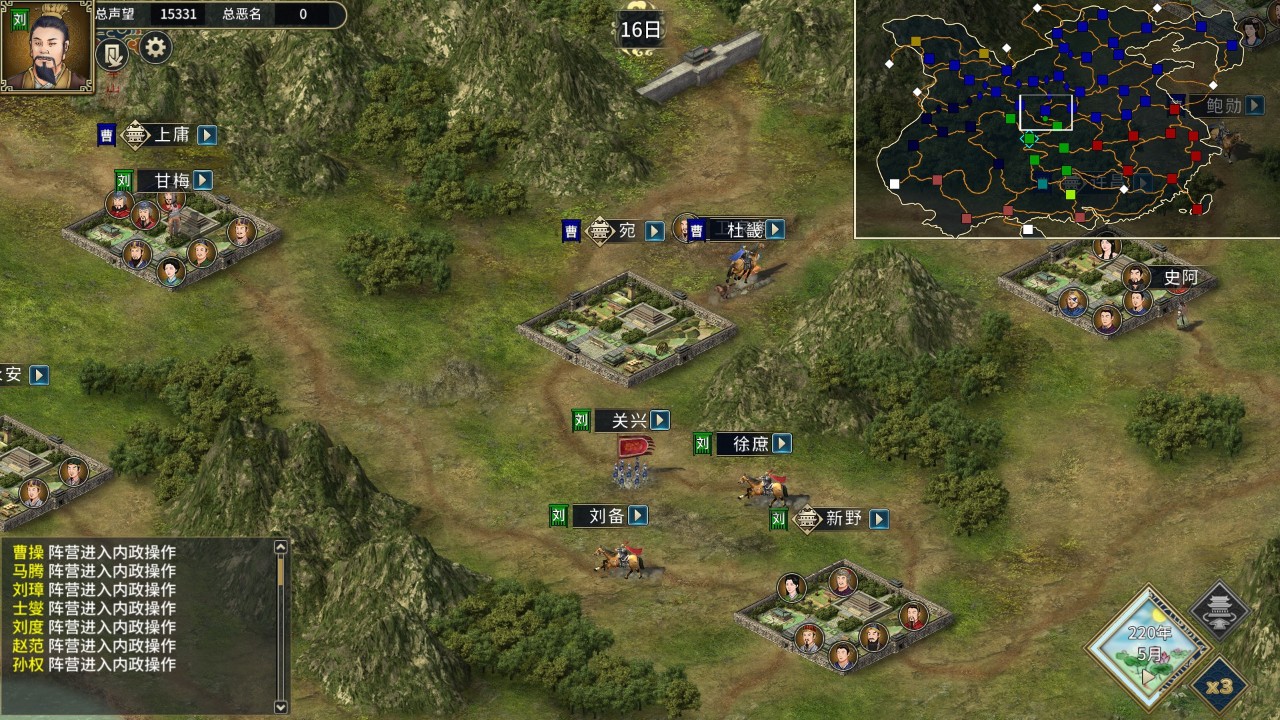This screenshot has height=720, width=1280.
Task: Select Liu Bei's ruler portrait
Action: 46,47
